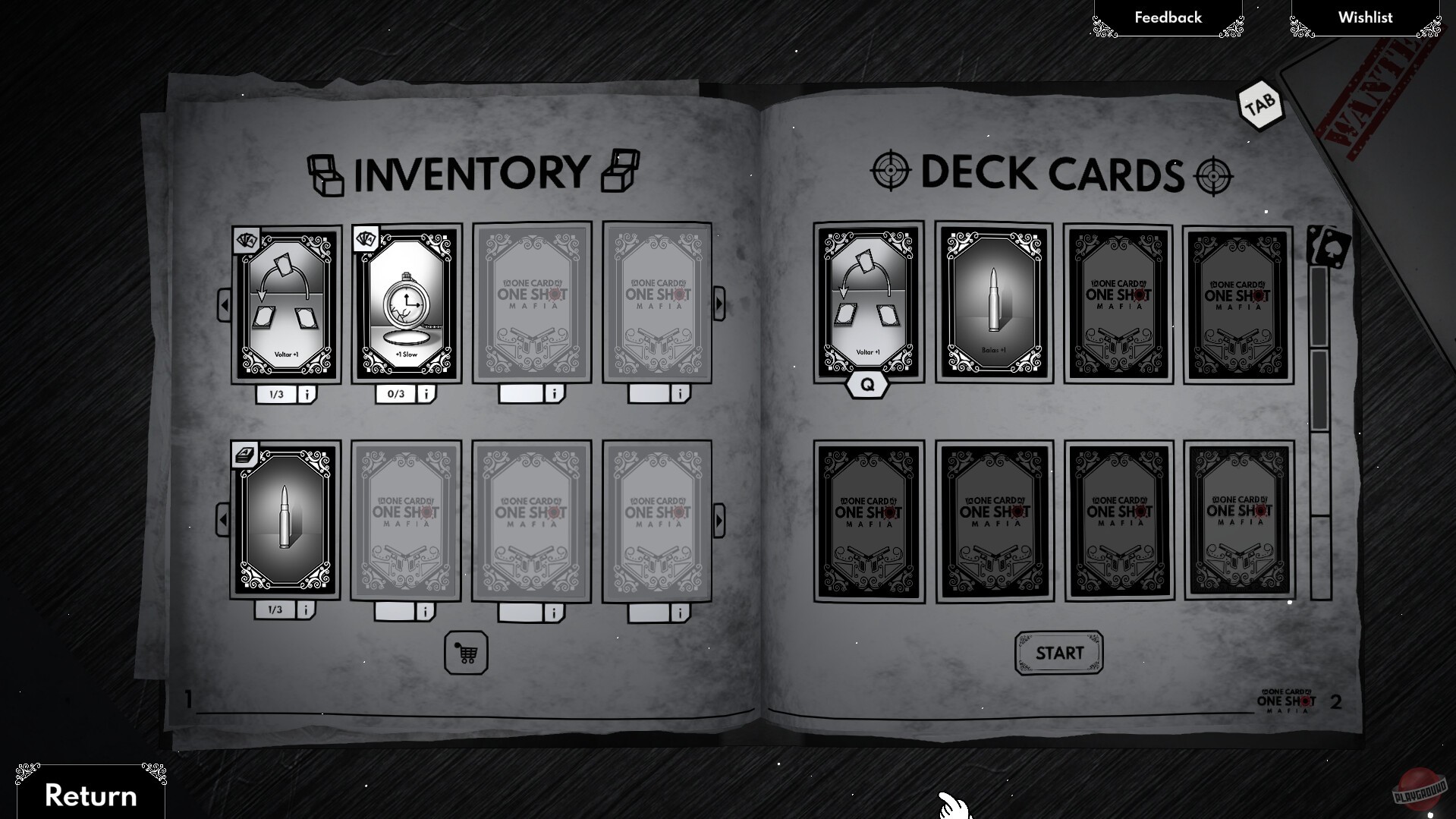Toggle the Voltar +1 card in inventory
This screenshot has width=1456, height=819.
click(x=287, y=302)
